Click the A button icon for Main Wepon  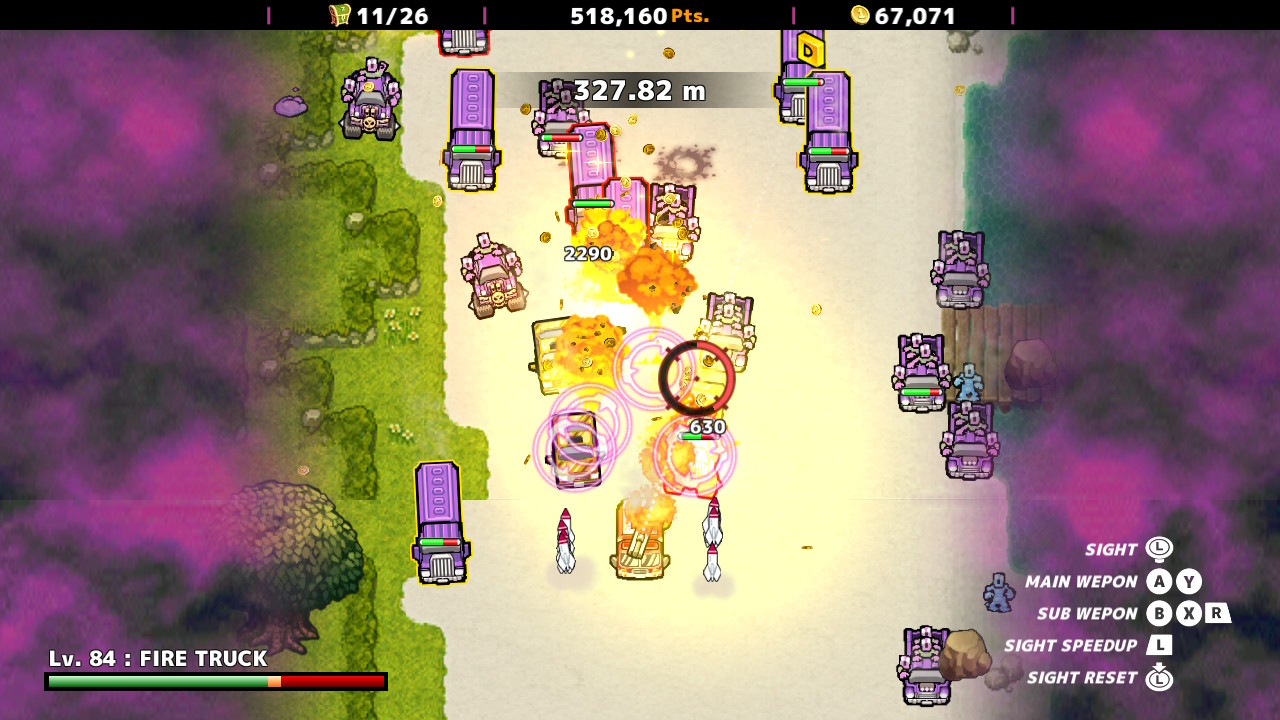1160,581
